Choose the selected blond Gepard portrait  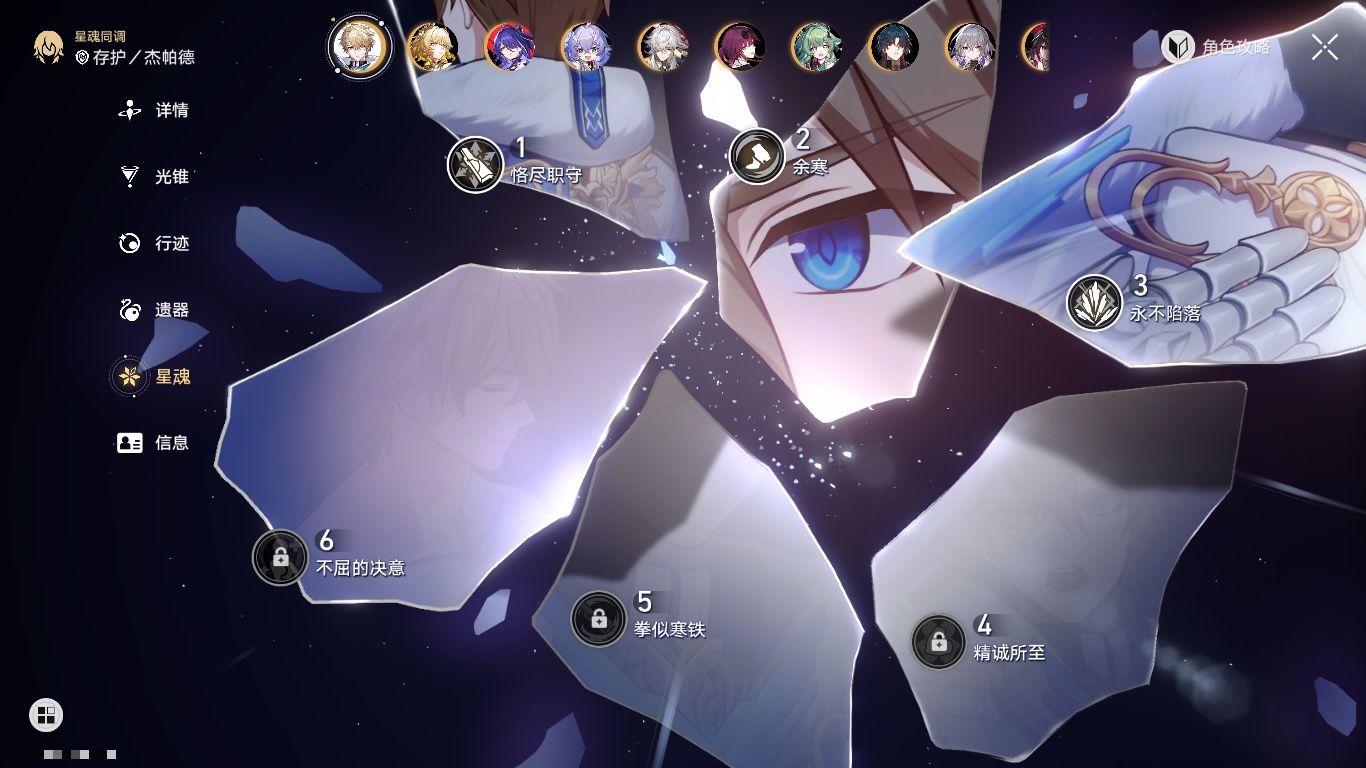point(356,46)
